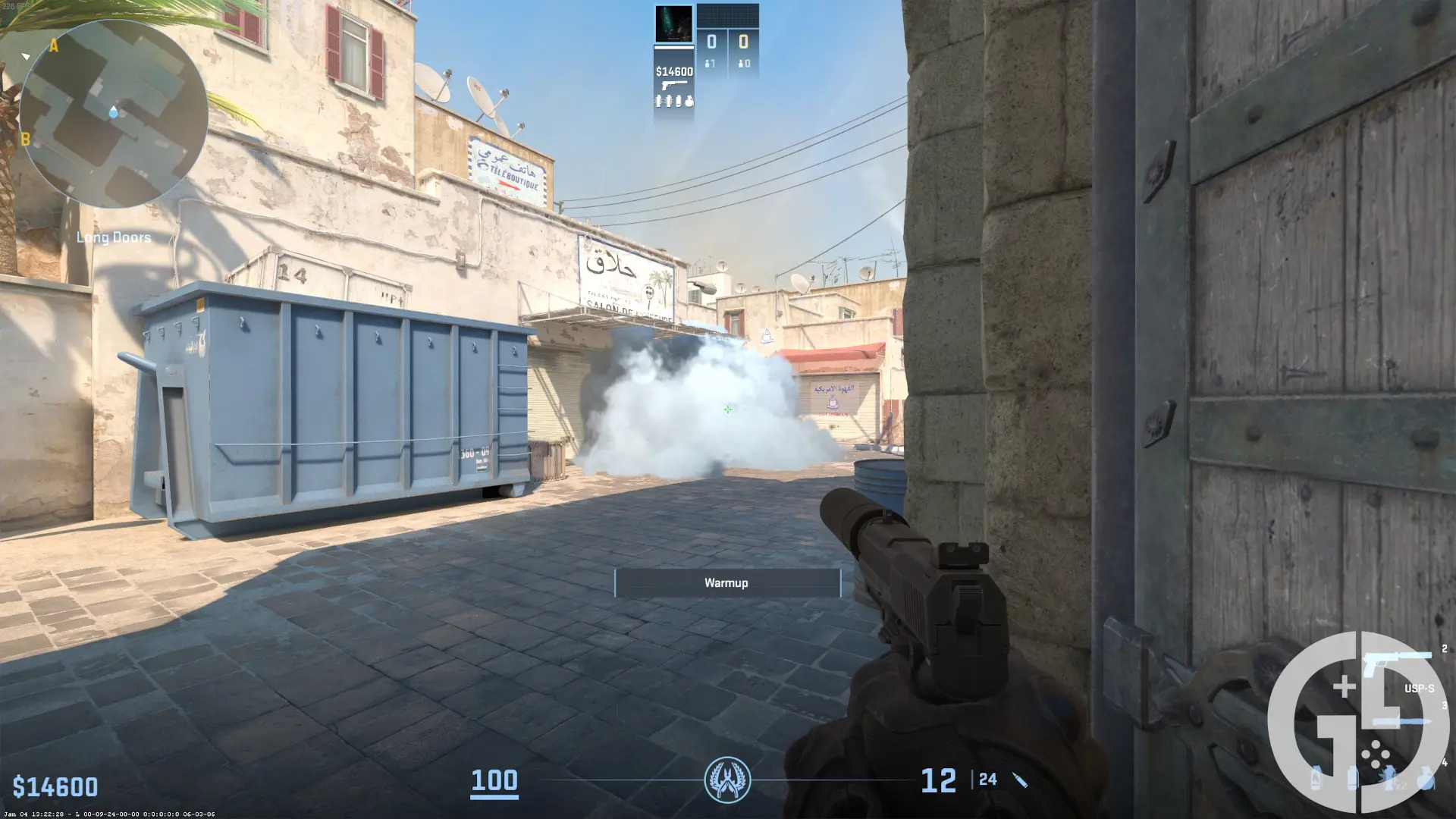Image resolution: width=1456 pixels, height=819 pixels.
Task: Click the health value of 100
Action: click(494, 781)
